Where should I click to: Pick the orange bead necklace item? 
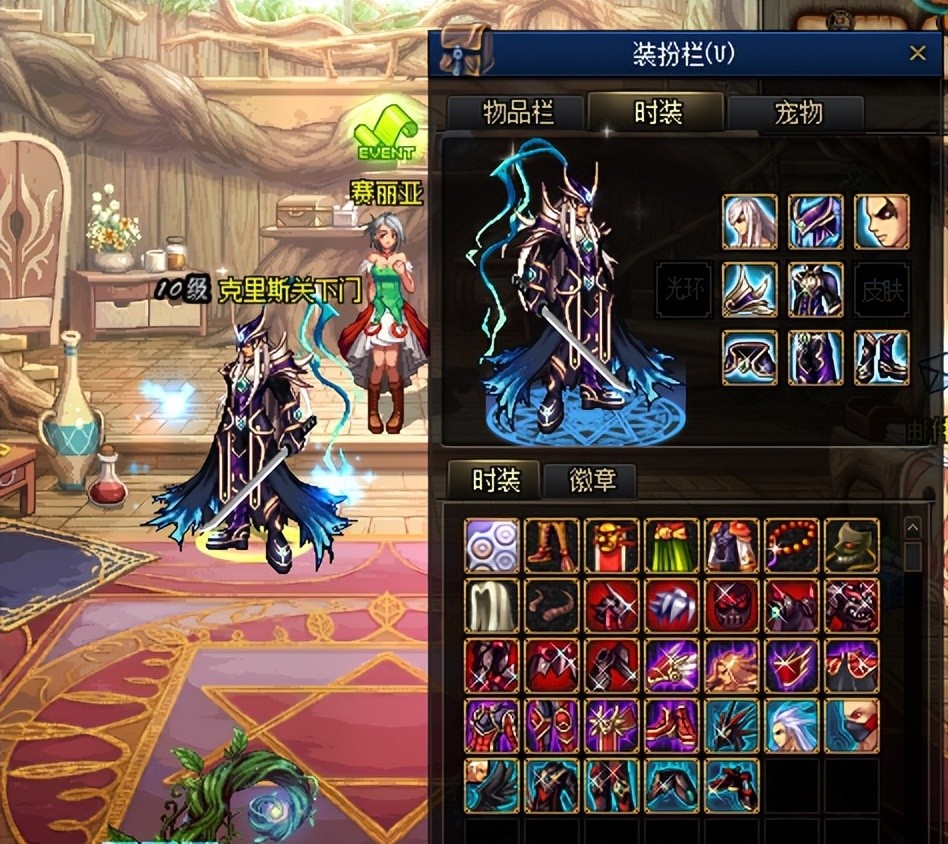point(792,545)
